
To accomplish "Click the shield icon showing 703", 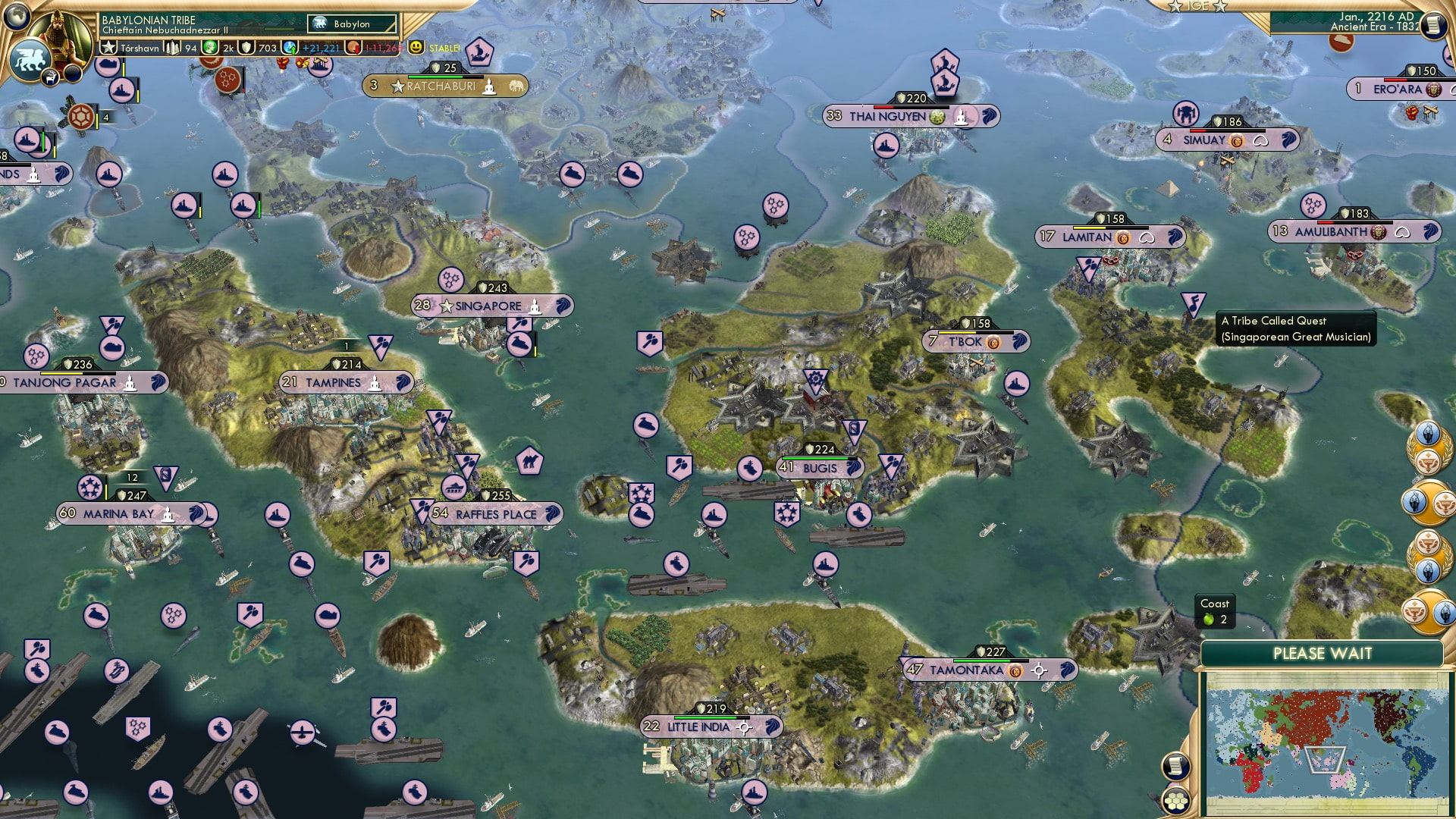I will pyautogui.click(x=245, y=48).
